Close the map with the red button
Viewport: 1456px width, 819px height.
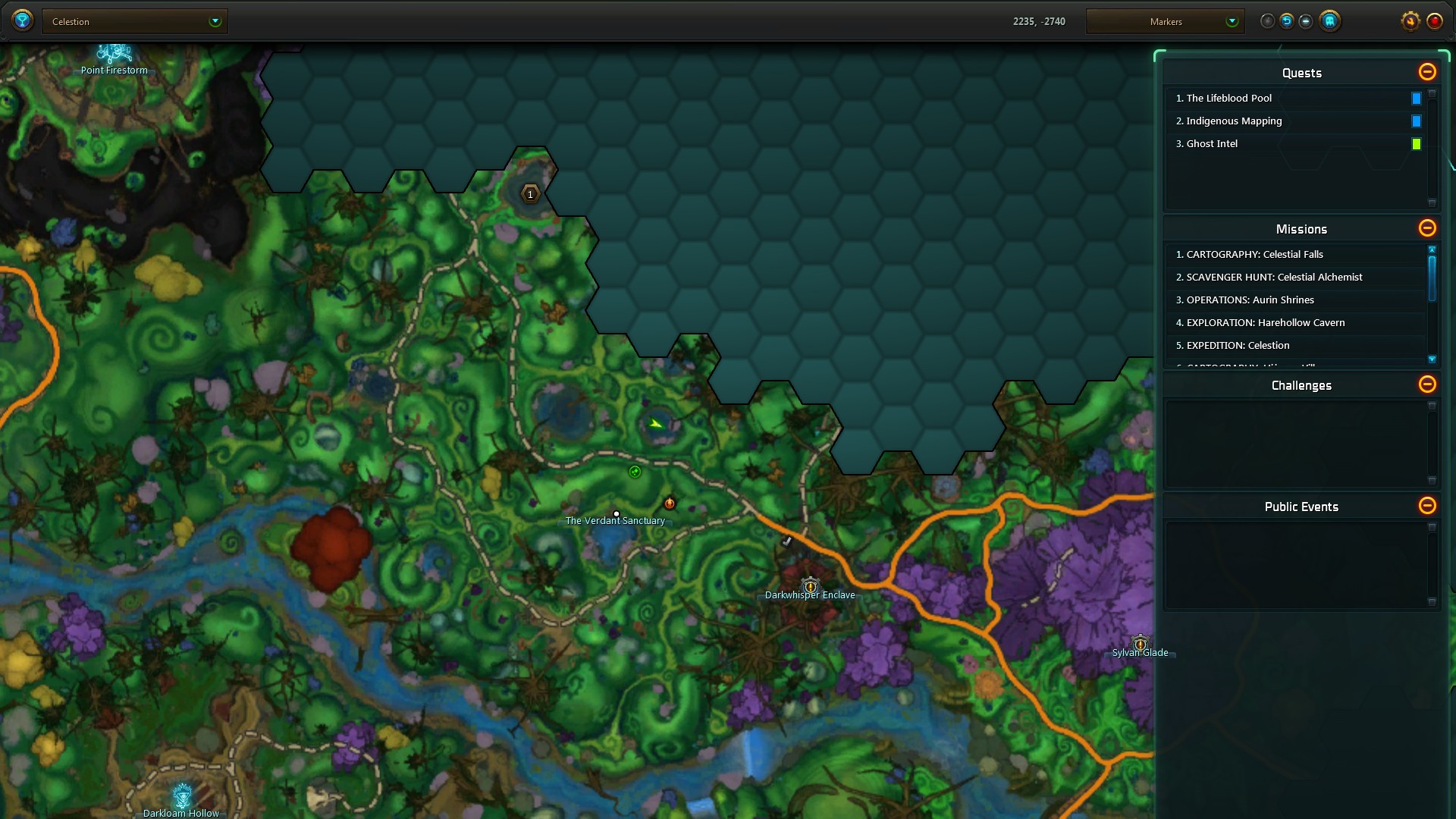[x=1435, y=21]
